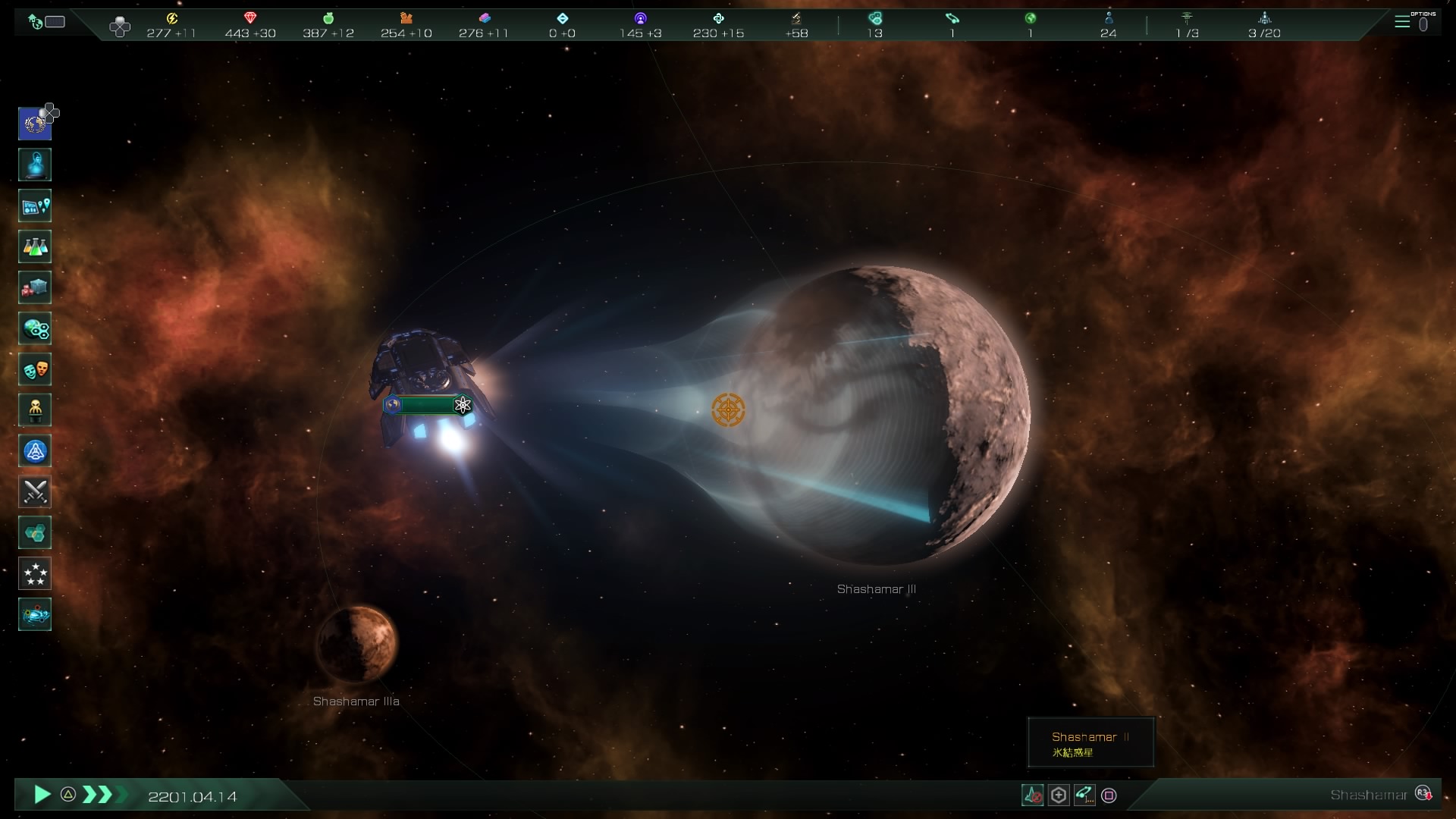
Task: Open the blue triangle emblem icon
Action: coord(35,451)
